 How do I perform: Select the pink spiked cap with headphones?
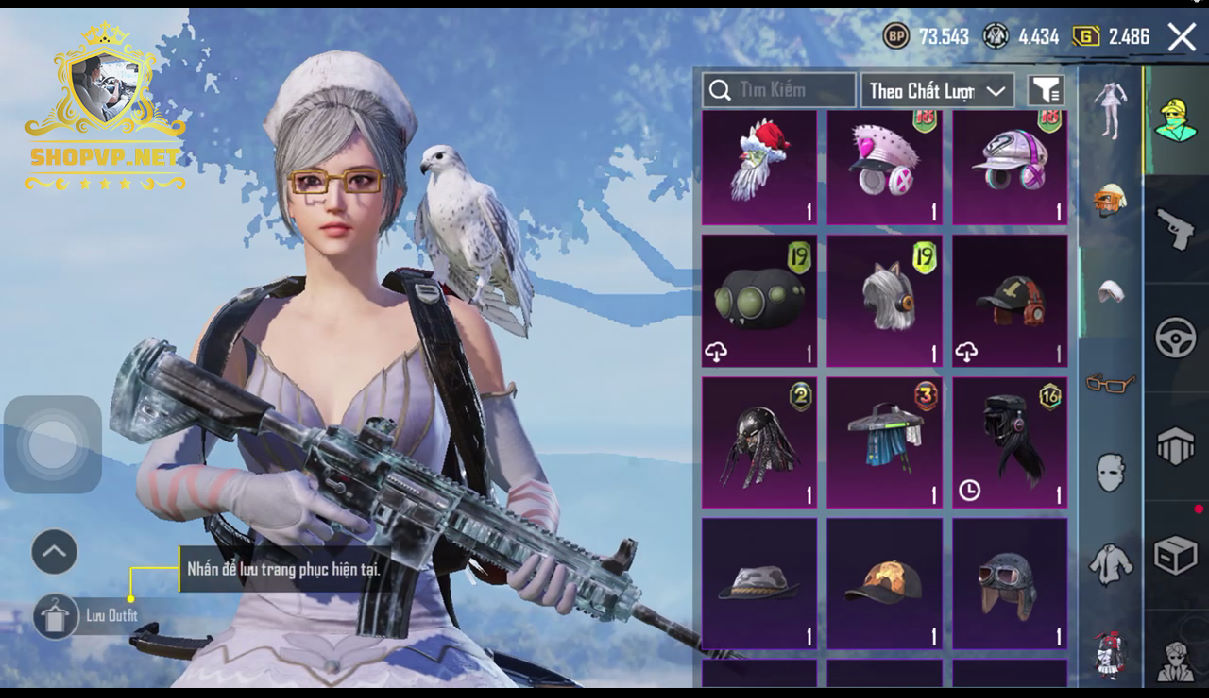884,168
